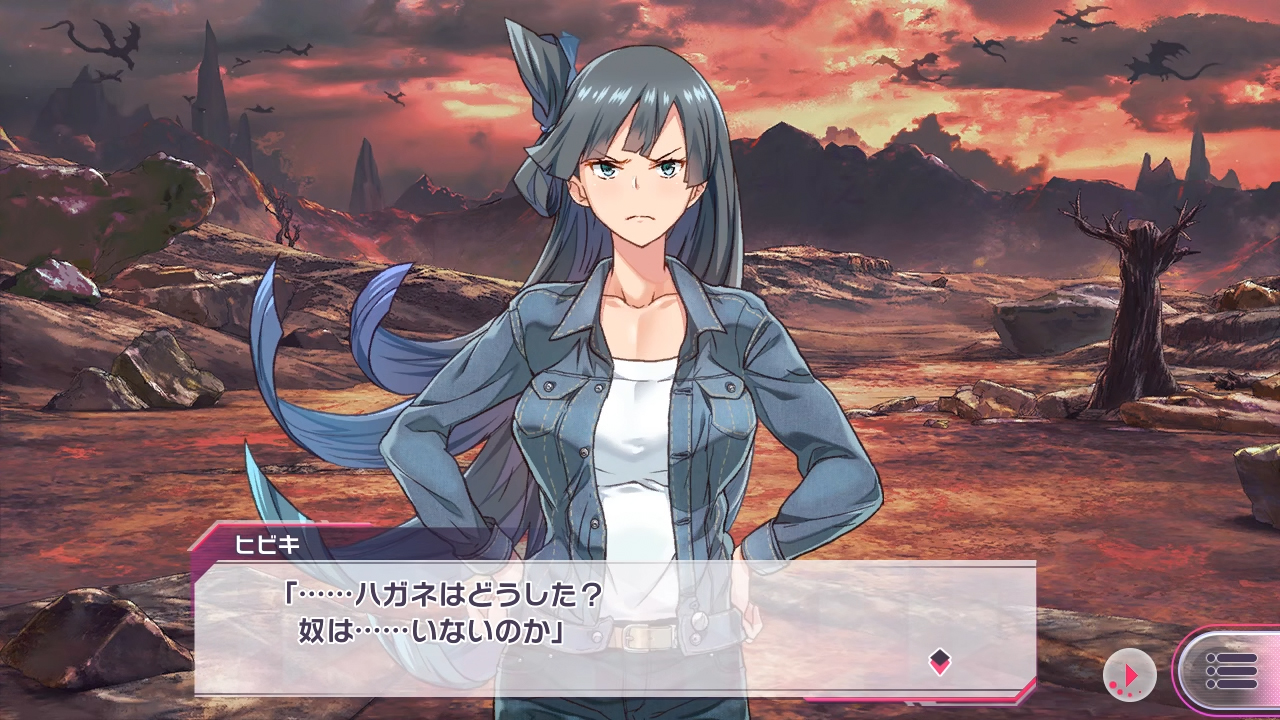Click the diamond continue indicator
This screenshot has width=1280, height=720.
939,661
